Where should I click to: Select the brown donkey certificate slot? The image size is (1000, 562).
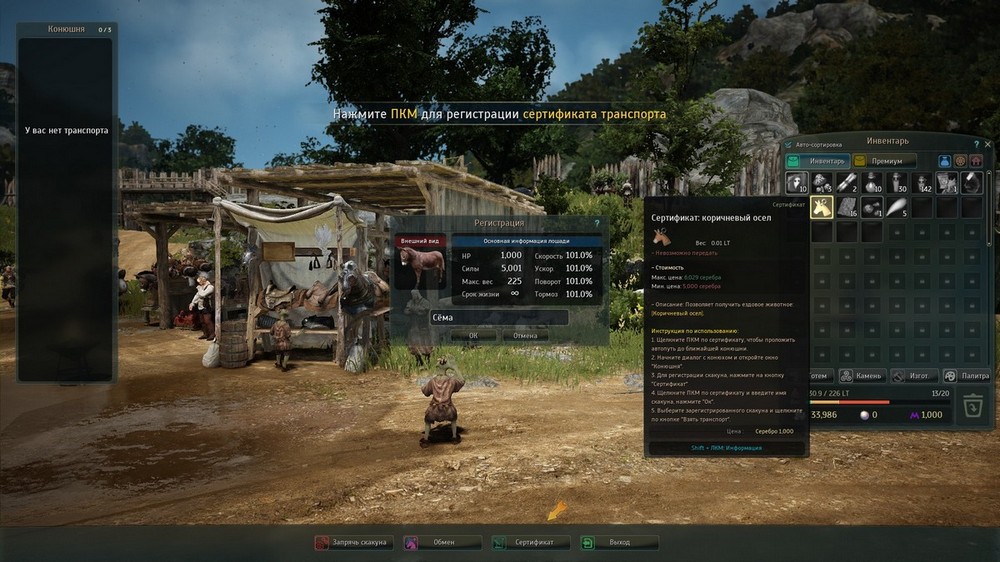pyautogui.click(x=822, y=207)
